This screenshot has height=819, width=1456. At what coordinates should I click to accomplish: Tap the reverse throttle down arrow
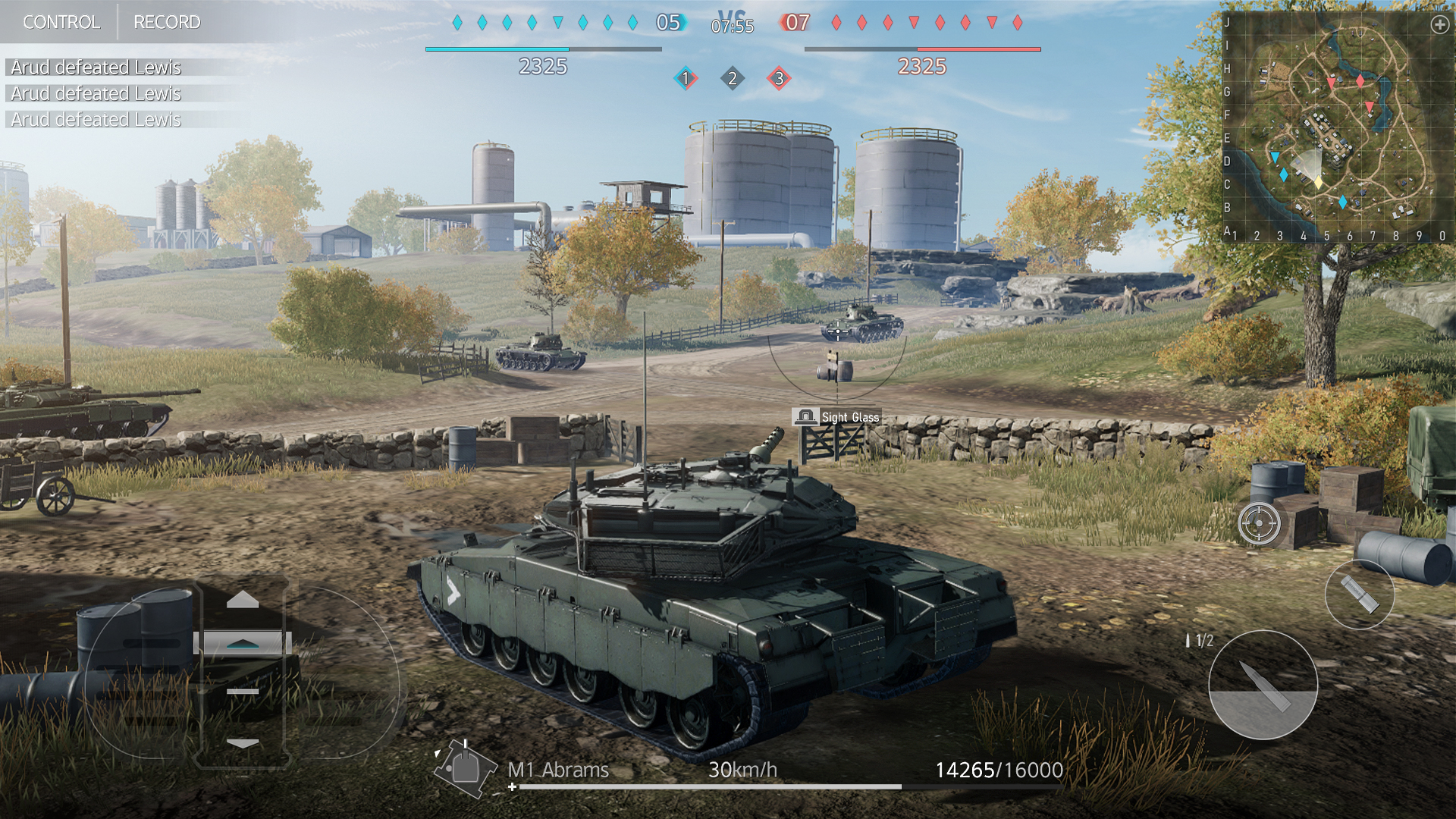(x=243, y=743)
